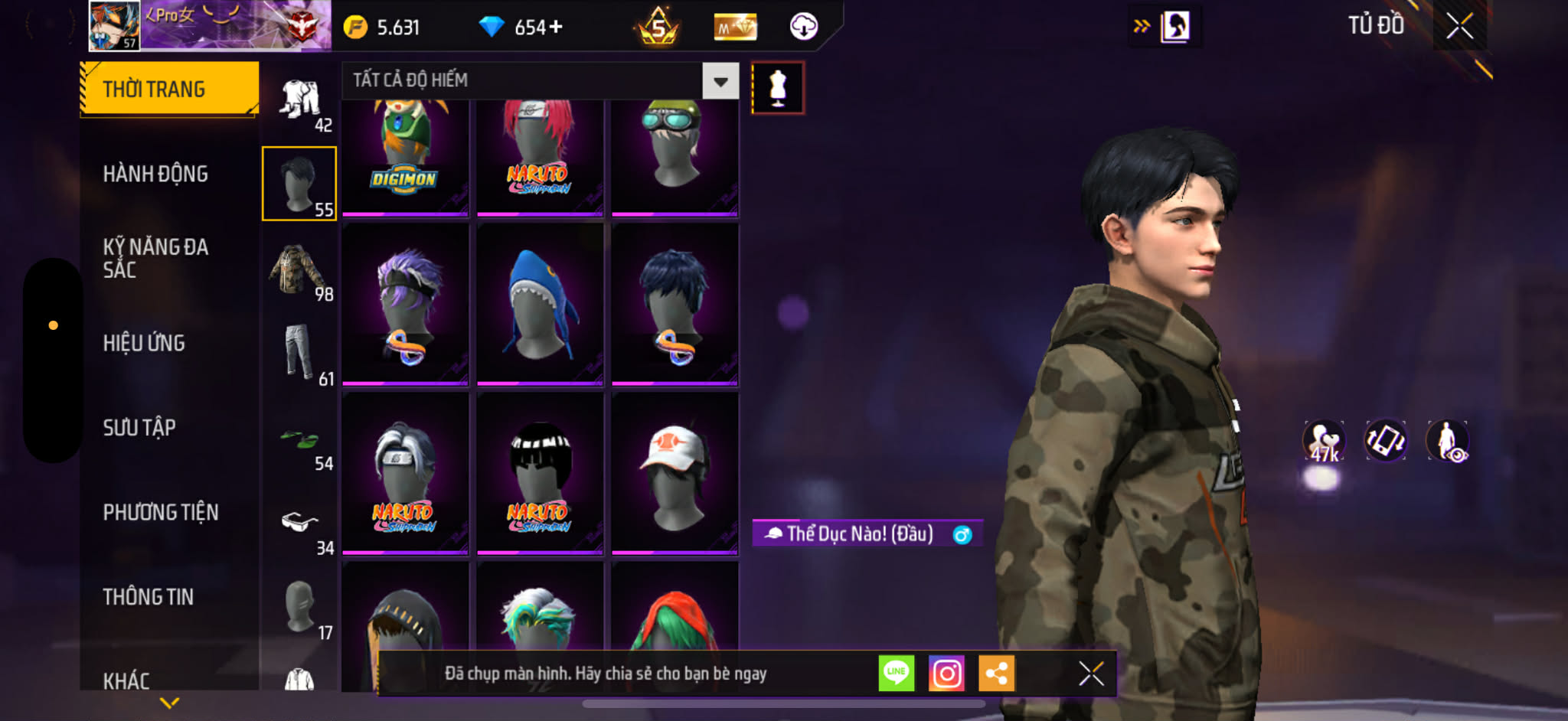
Task: Select the white and orange sports cap
Action: tap(675, 473)
